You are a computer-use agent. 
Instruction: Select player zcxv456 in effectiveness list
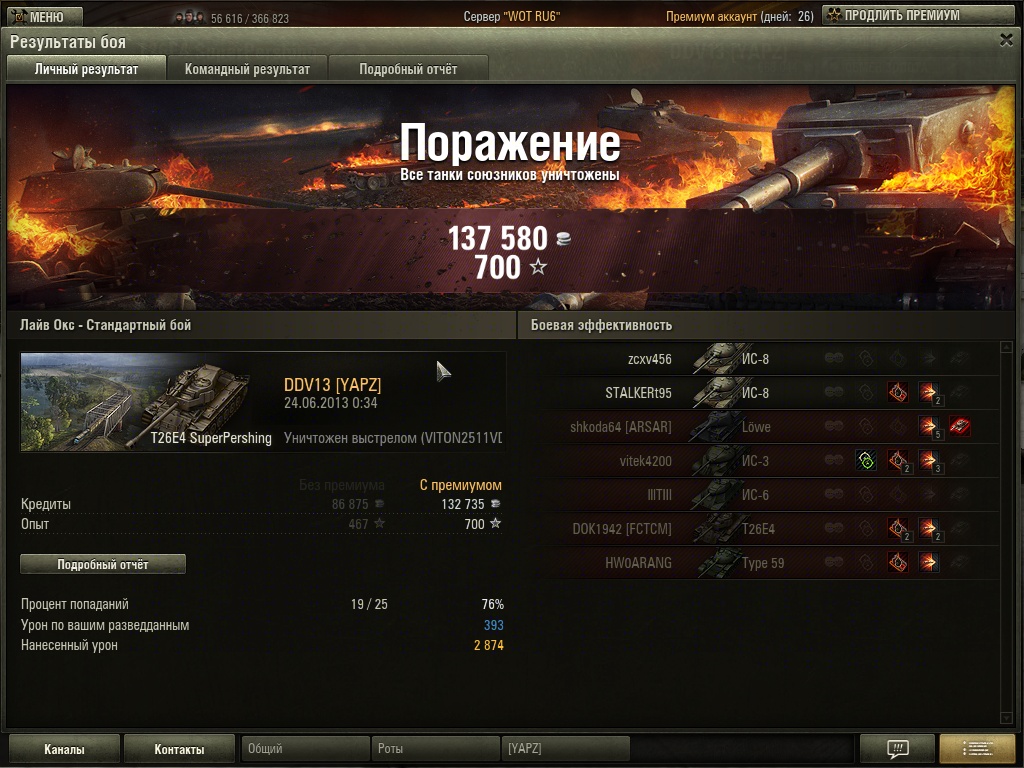pos(649,359)
